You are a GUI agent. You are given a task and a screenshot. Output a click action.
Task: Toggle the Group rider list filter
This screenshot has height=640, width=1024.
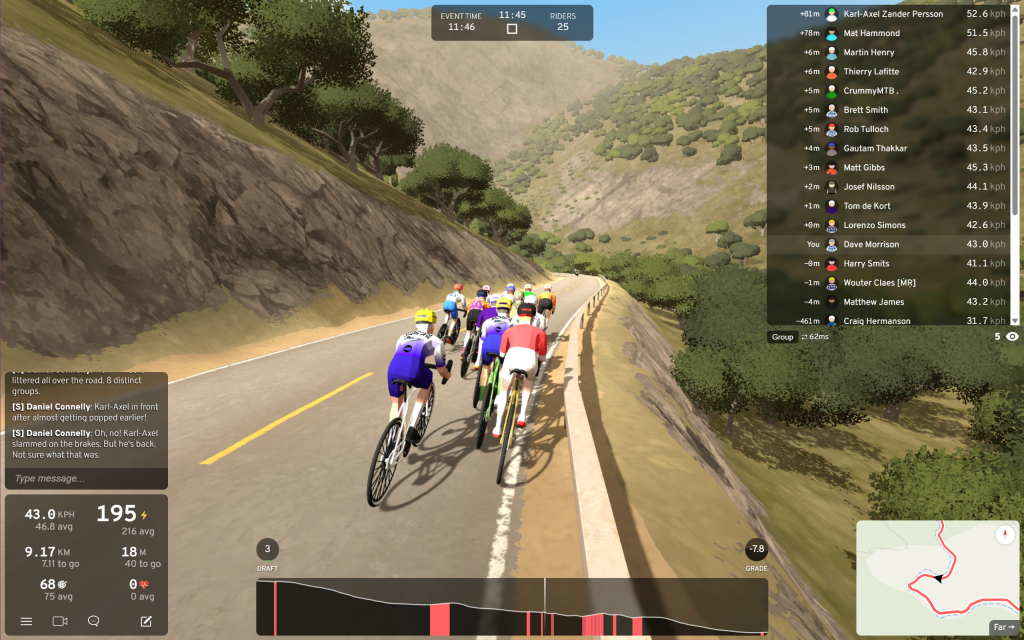(x=782, y=337)
